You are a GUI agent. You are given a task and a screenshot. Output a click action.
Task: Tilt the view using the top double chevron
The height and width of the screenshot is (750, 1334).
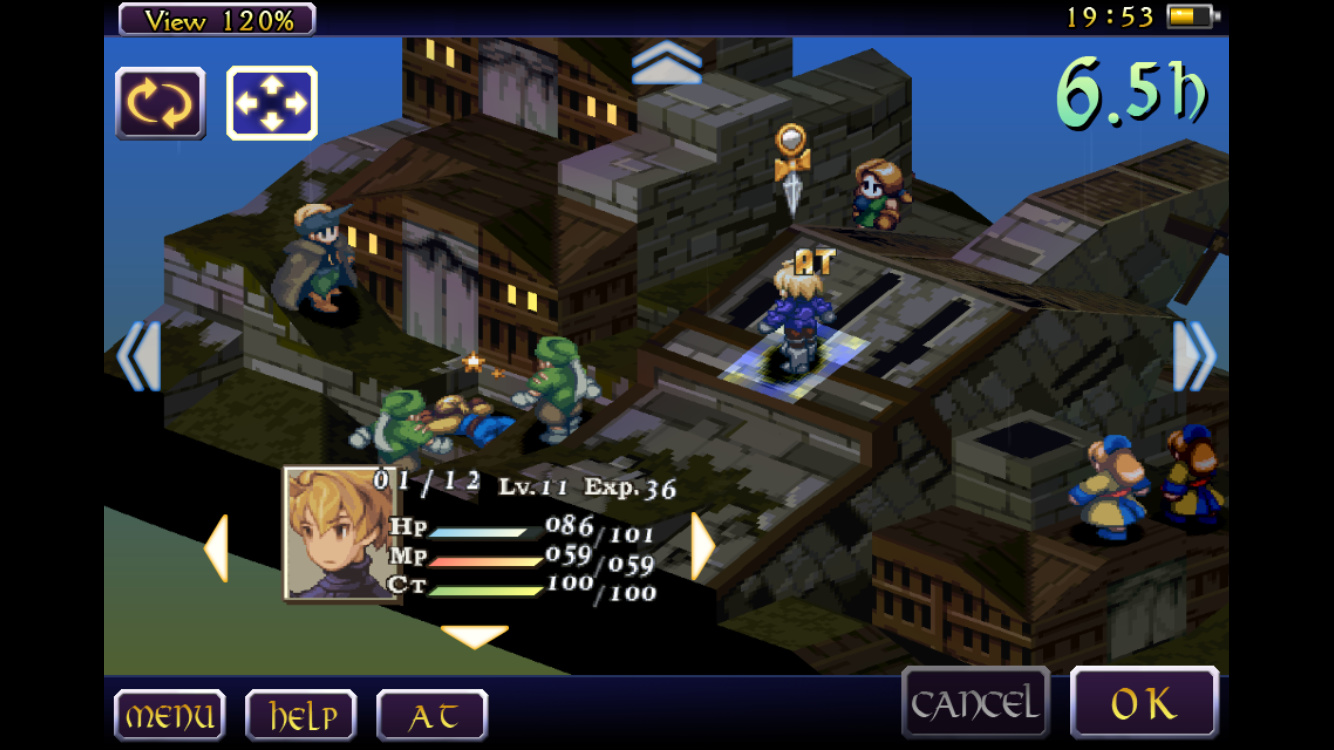pyautogui.click(x=667, y=62)
